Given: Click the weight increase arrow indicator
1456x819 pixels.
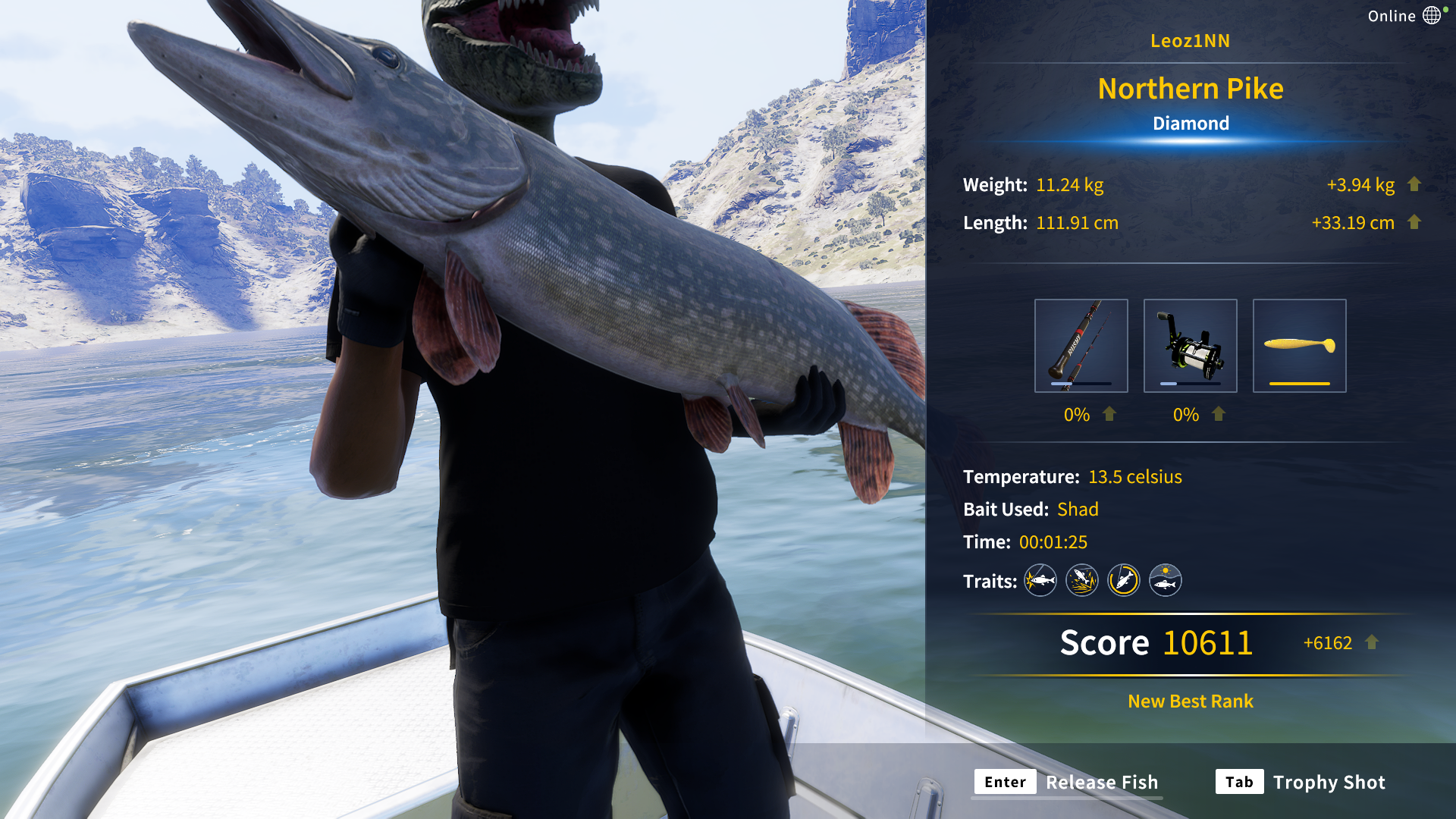Looking at the screenshot, I should 1415,184.
